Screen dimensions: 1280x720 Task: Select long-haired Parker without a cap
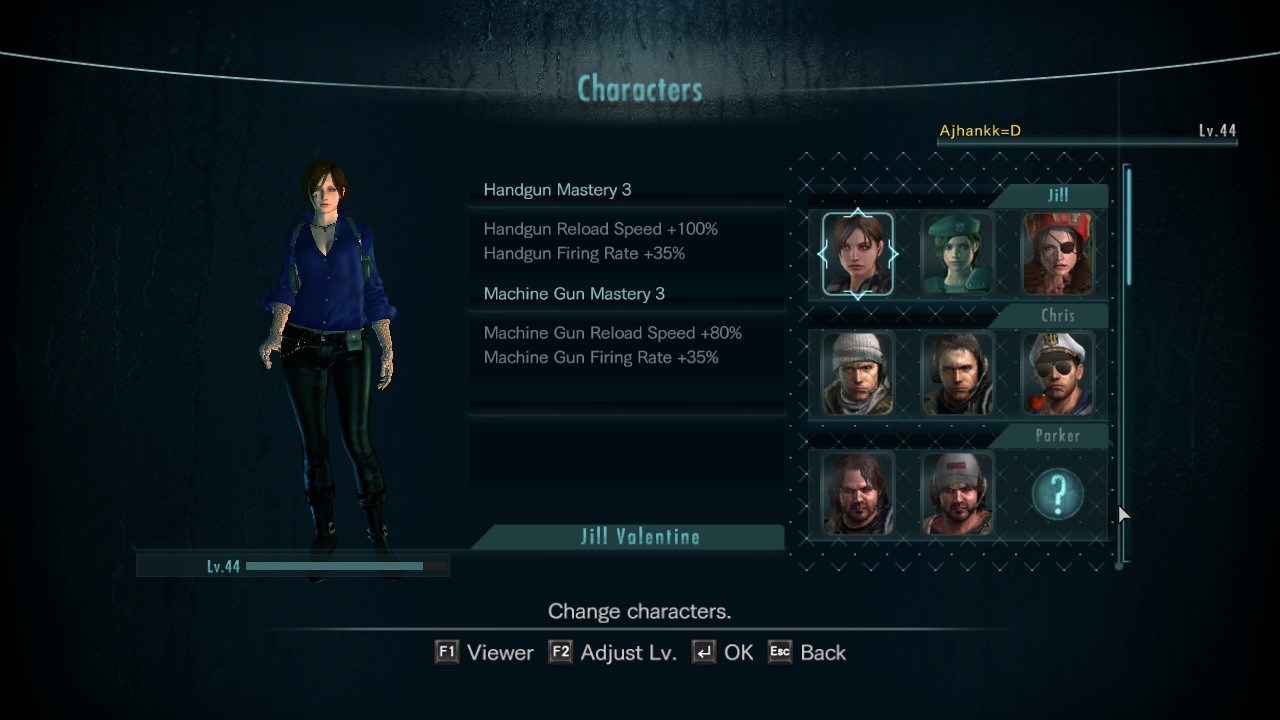[x=858, y=494]
